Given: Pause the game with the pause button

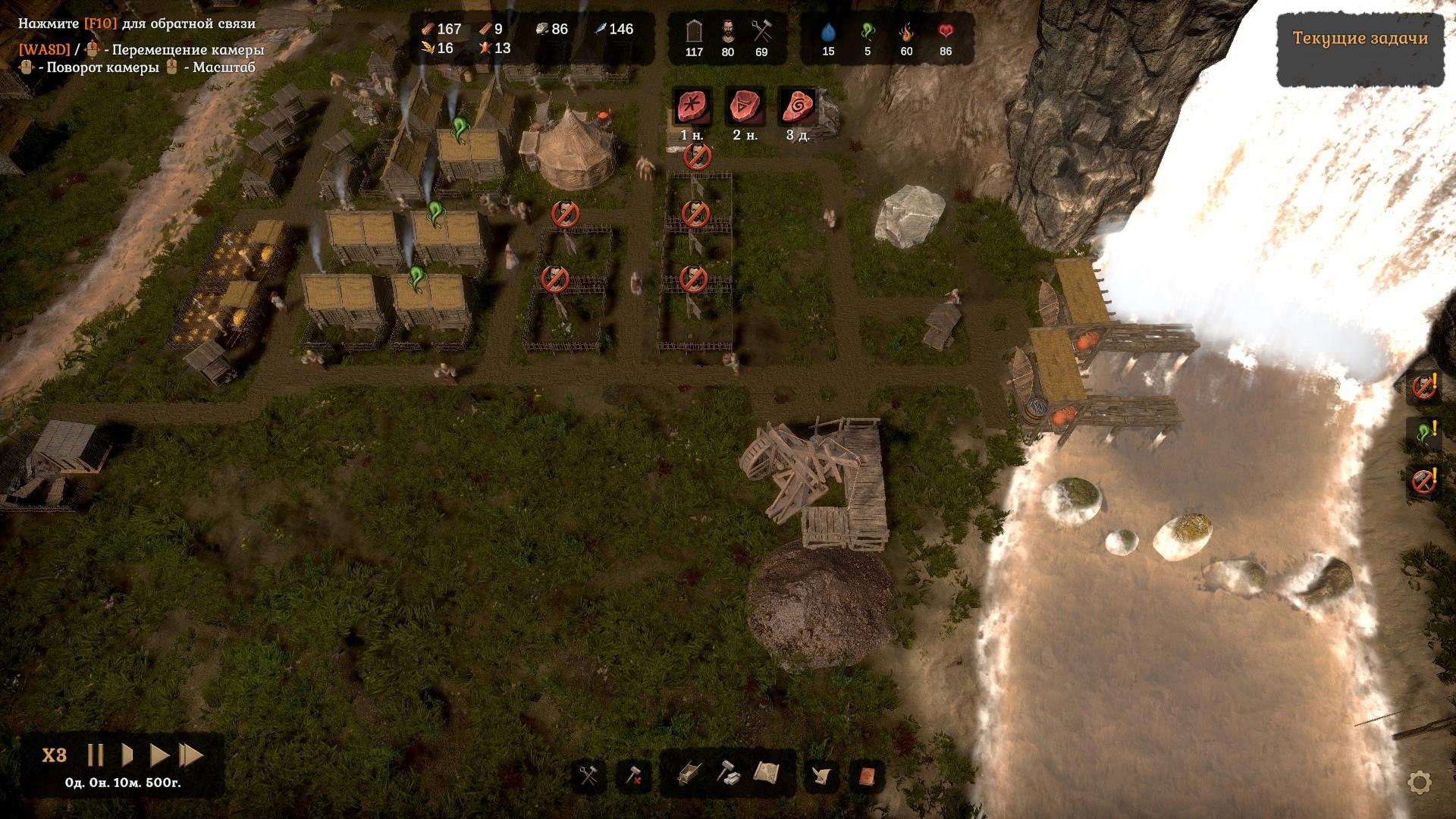Looking at the screenshot, I should coord(96,755).
